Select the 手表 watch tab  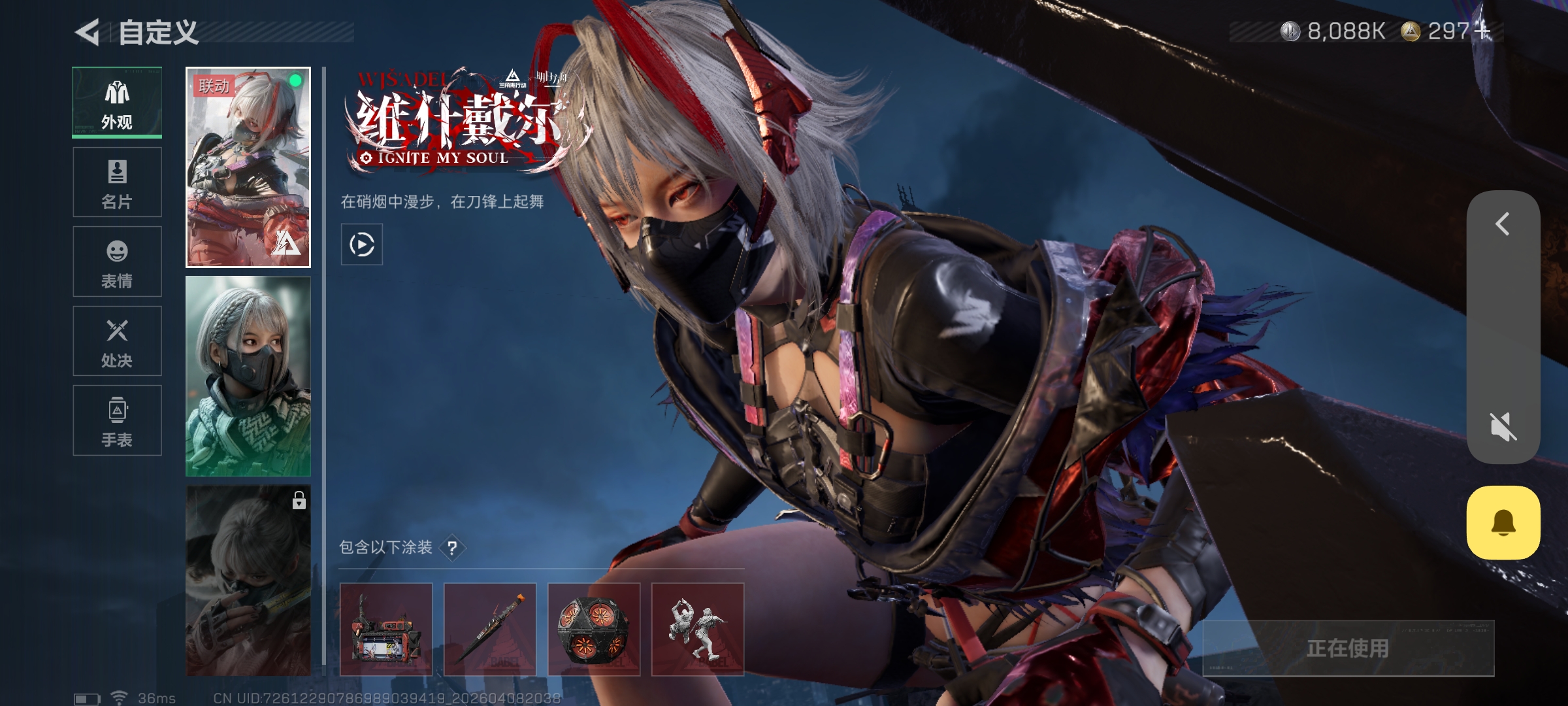(x=117, y=420)
